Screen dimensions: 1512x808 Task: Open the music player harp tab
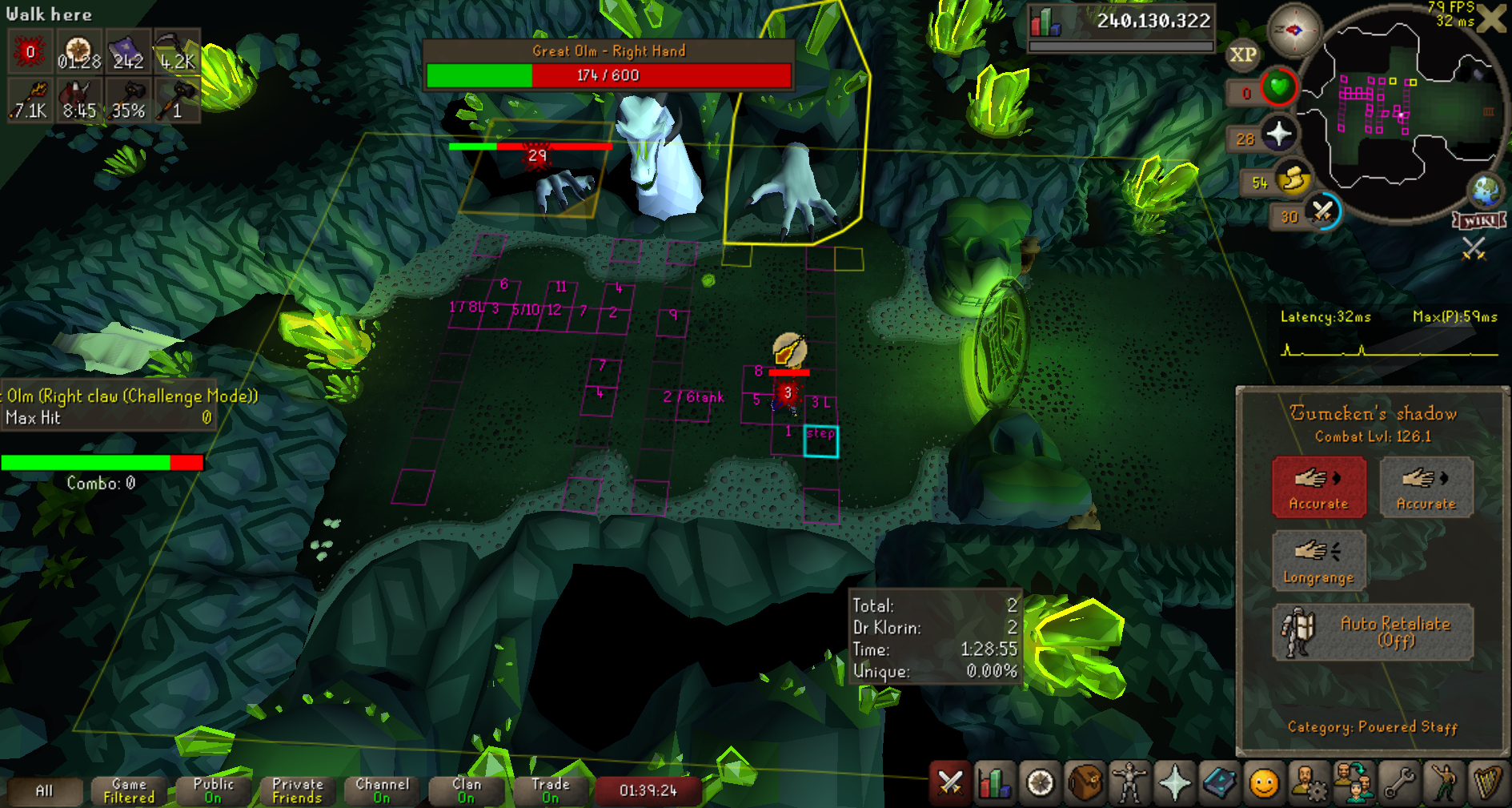click(x=1487, y=782)
